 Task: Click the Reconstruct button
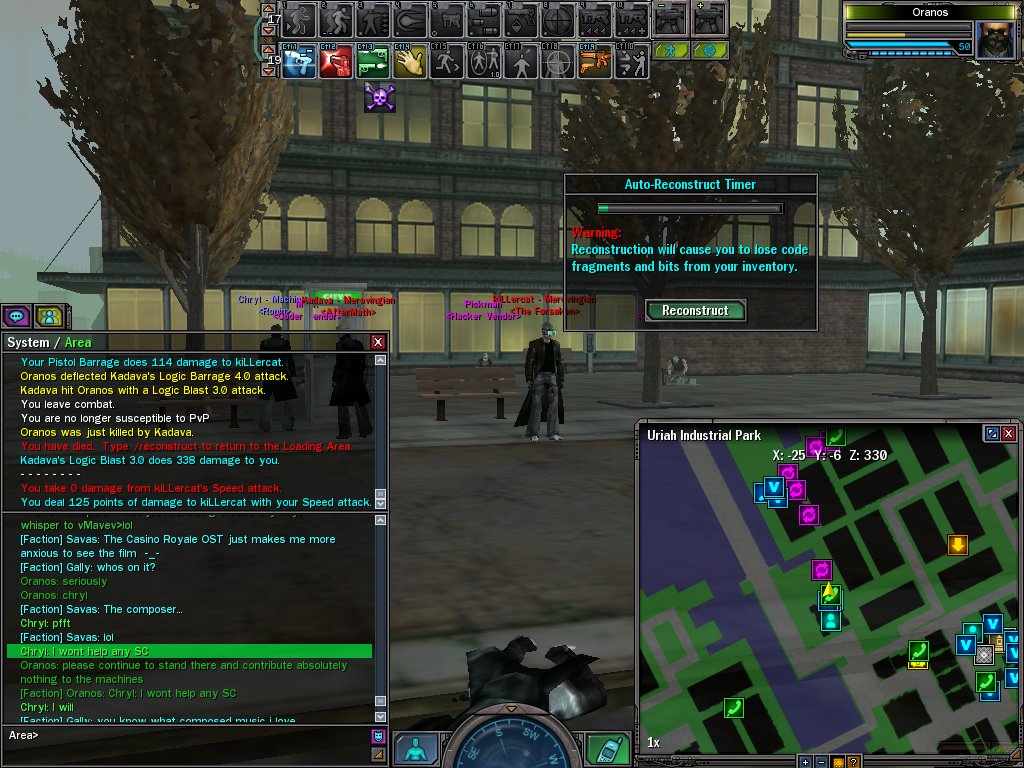pyautogui.click(x=695, y=310)
